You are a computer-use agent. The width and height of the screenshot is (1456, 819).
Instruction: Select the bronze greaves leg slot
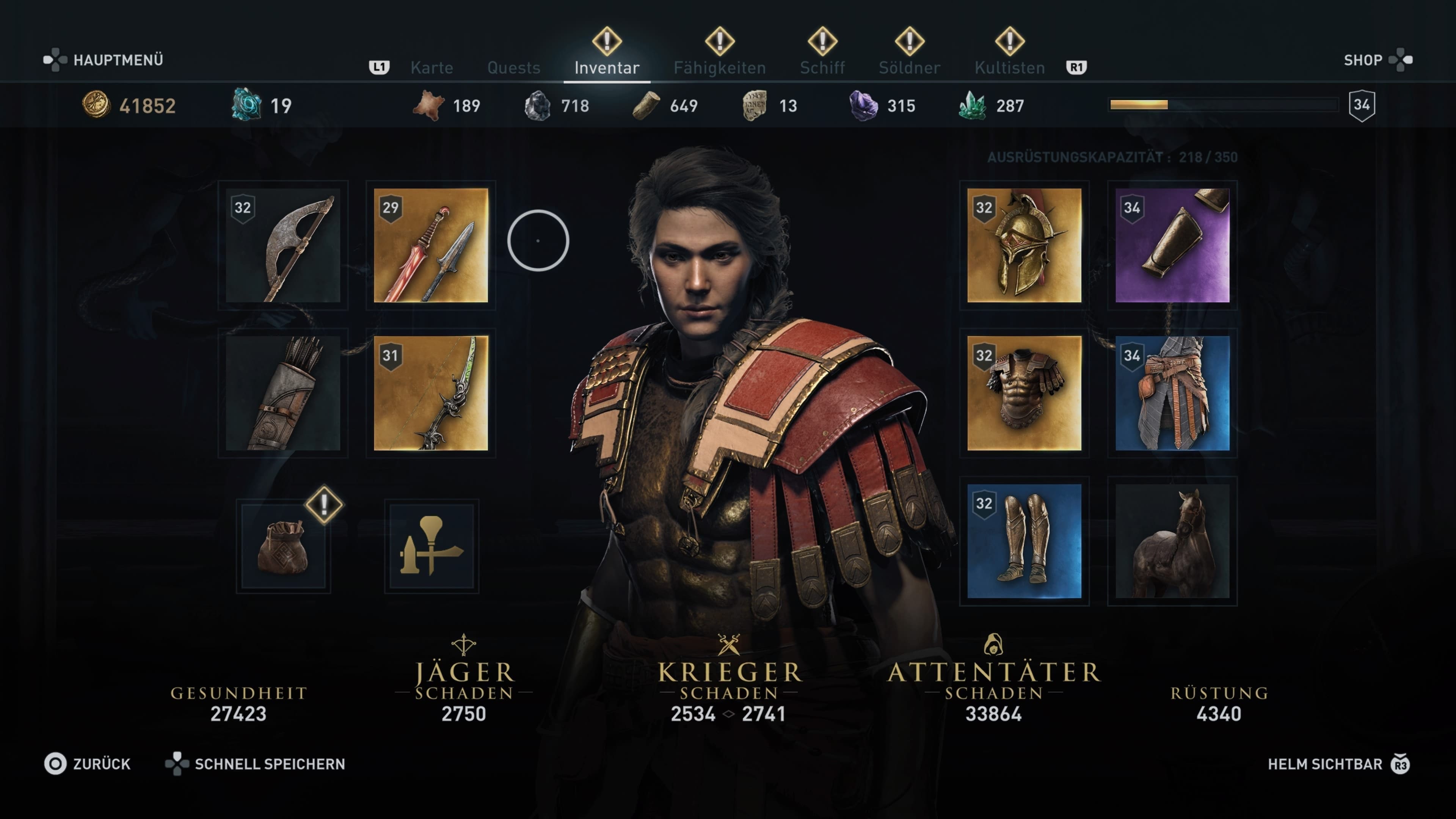(x=1024, y=541)
